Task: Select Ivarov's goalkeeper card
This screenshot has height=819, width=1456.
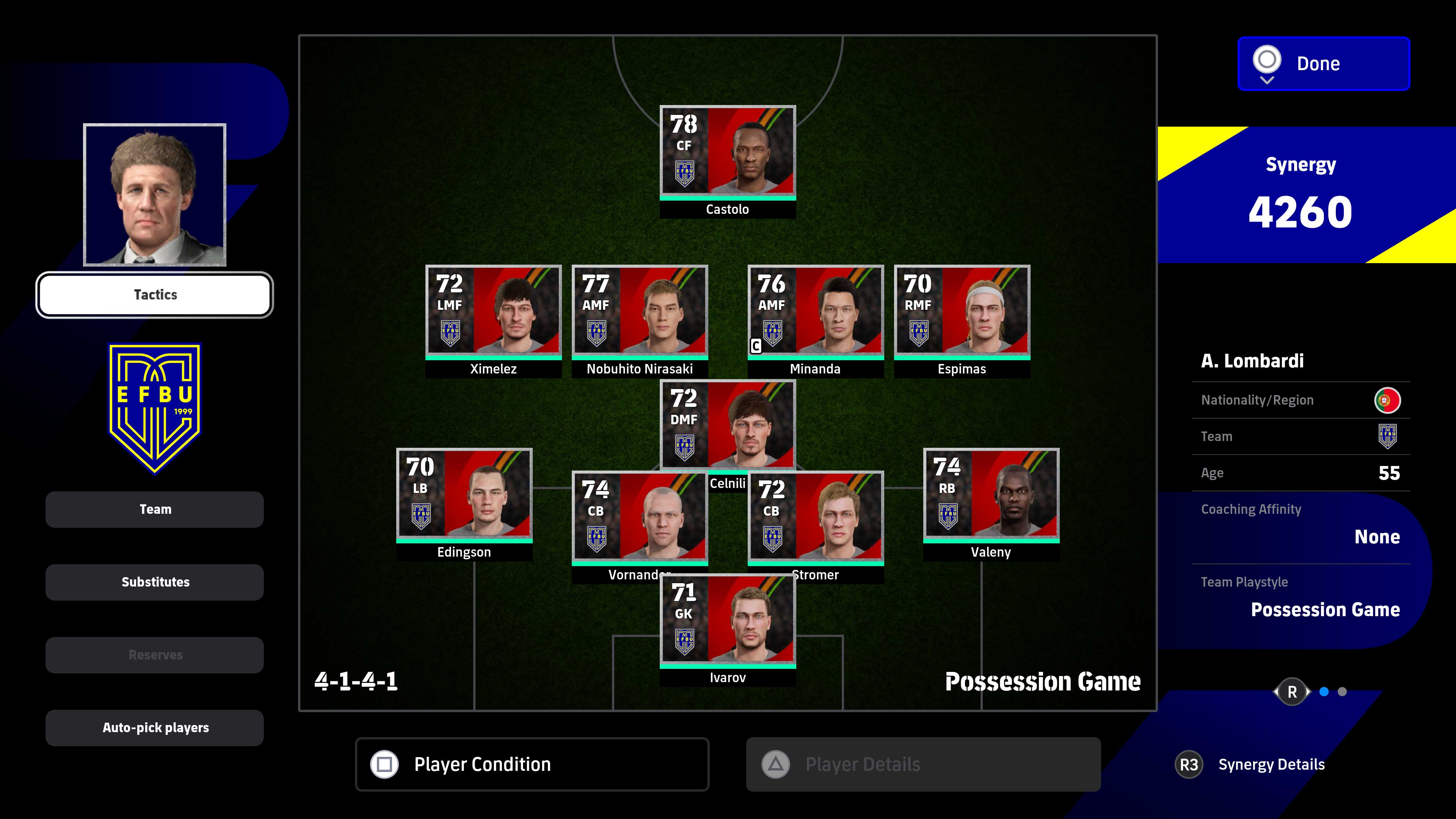Action: tap(728, 619)
